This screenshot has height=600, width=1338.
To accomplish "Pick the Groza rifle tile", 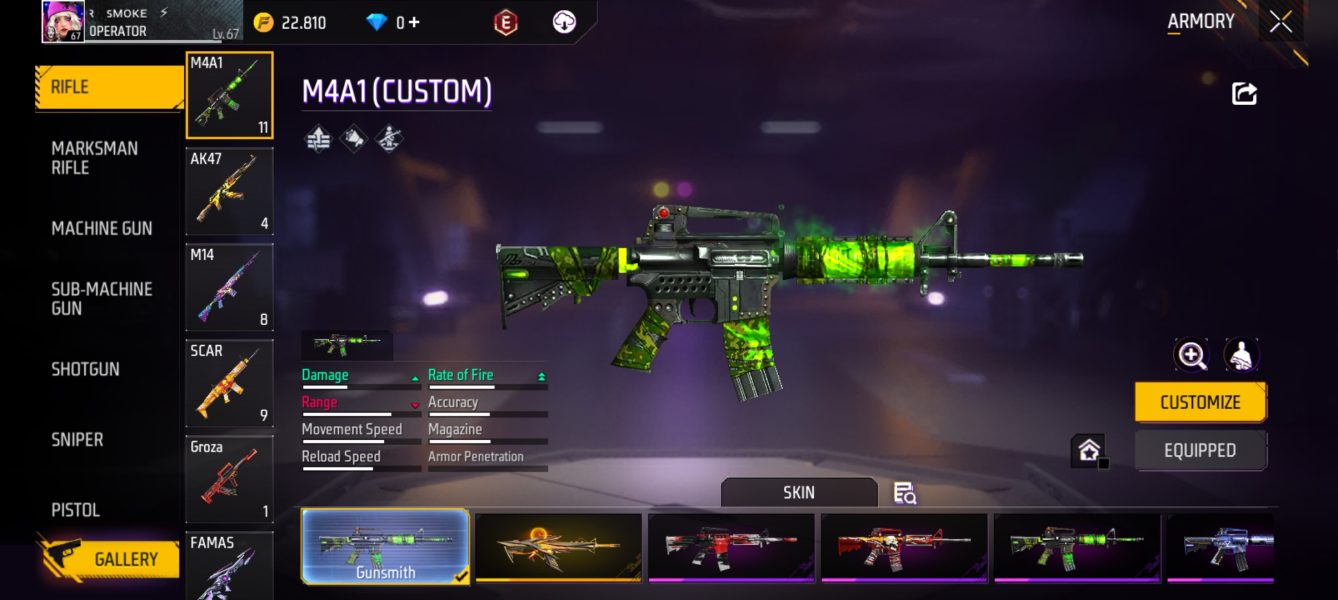I will [229, 479].
